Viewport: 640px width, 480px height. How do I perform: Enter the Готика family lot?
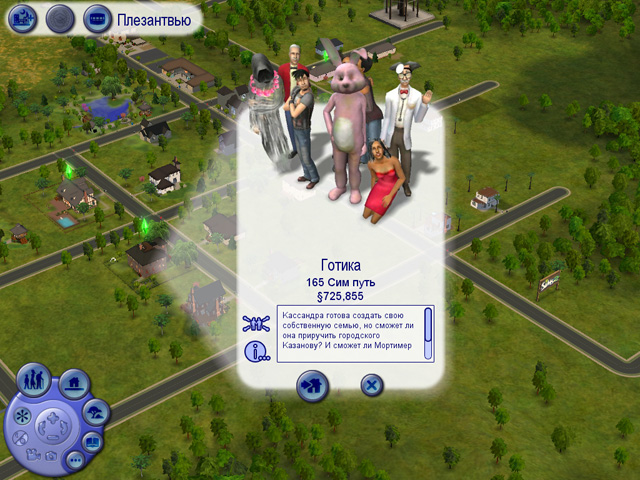[x=312, y=383]
